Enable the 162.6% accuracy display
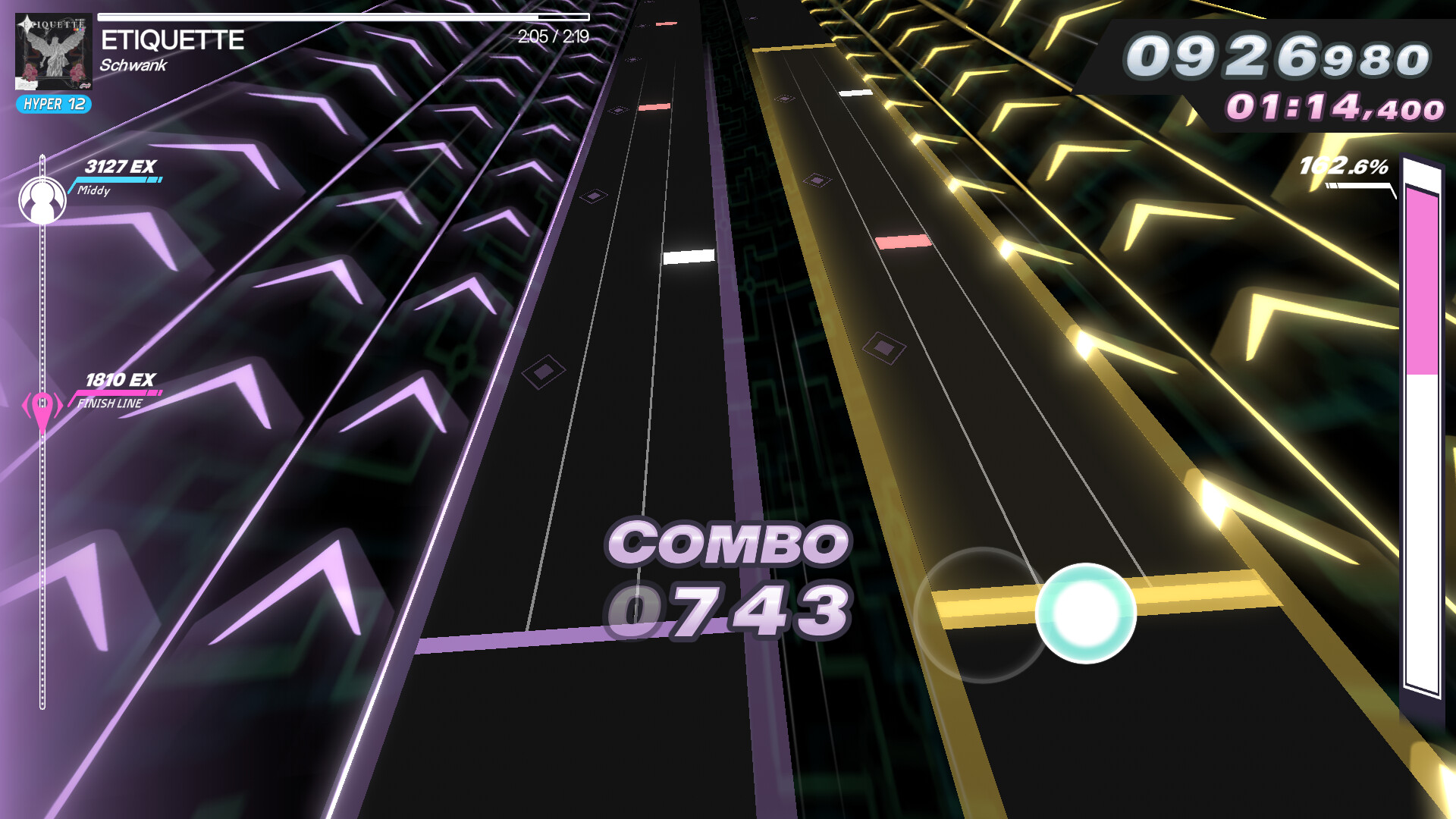Screen dimensions: 1456x819 pyautogui.click(x=1342, y=165)
